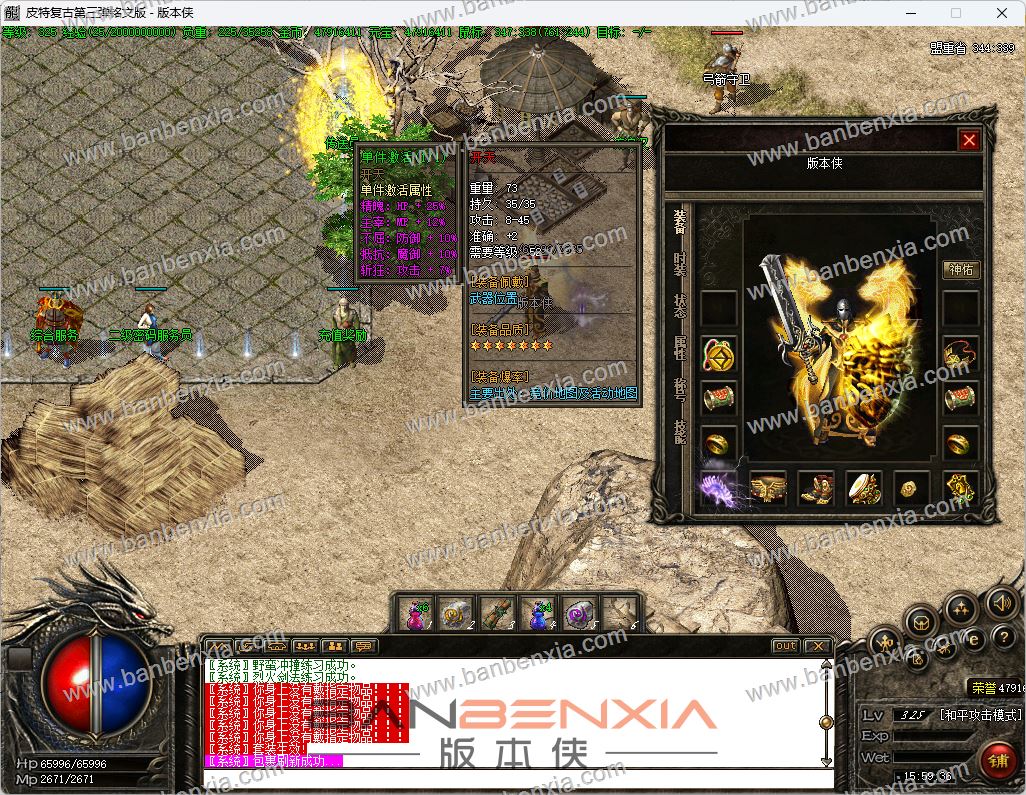Select the 称号 title tab
The height and width of the screenshot is (795, 1026).
(x=680, y=388)
